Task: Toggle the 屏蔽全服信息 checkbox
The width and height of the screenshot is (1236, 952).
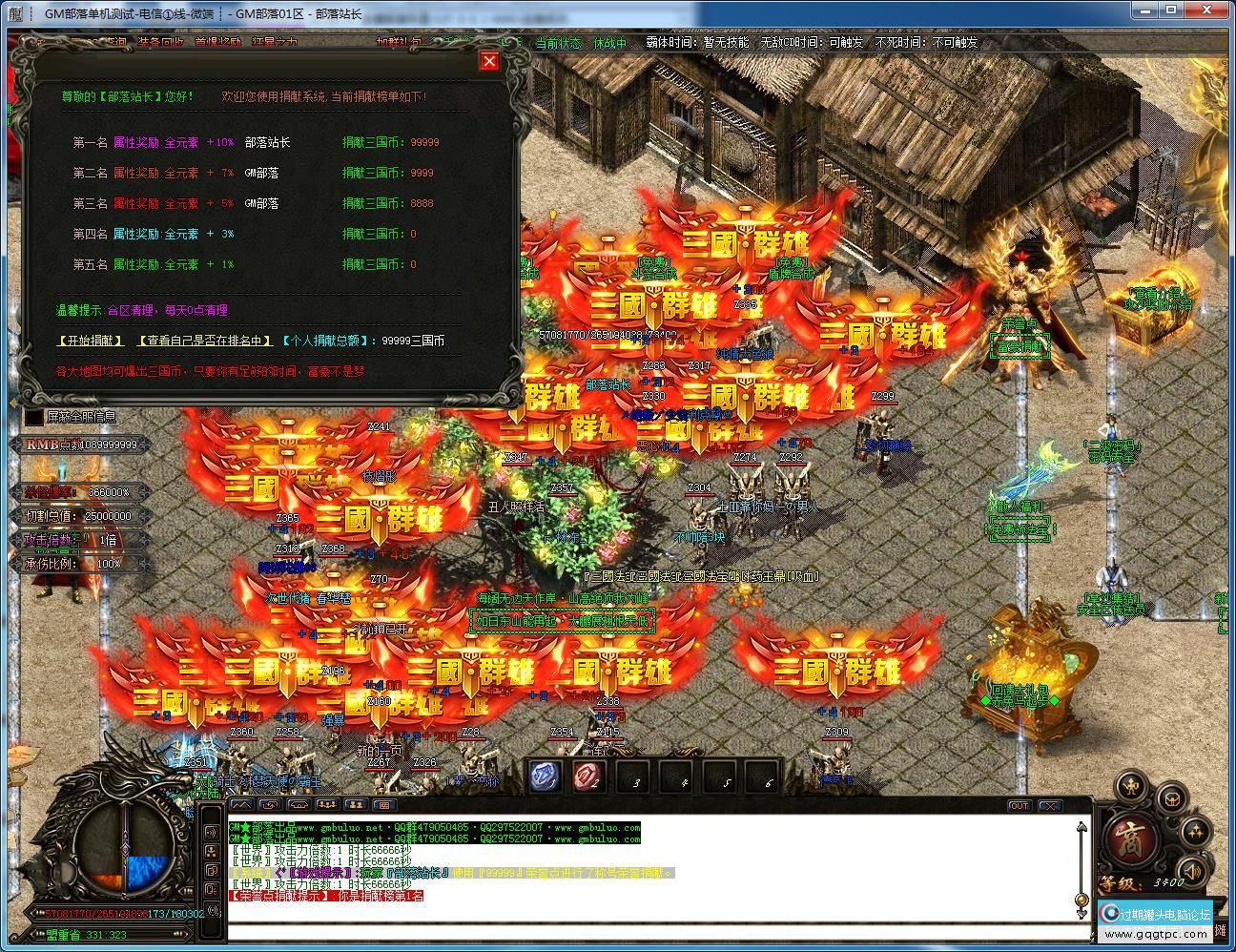Action: 34,417
